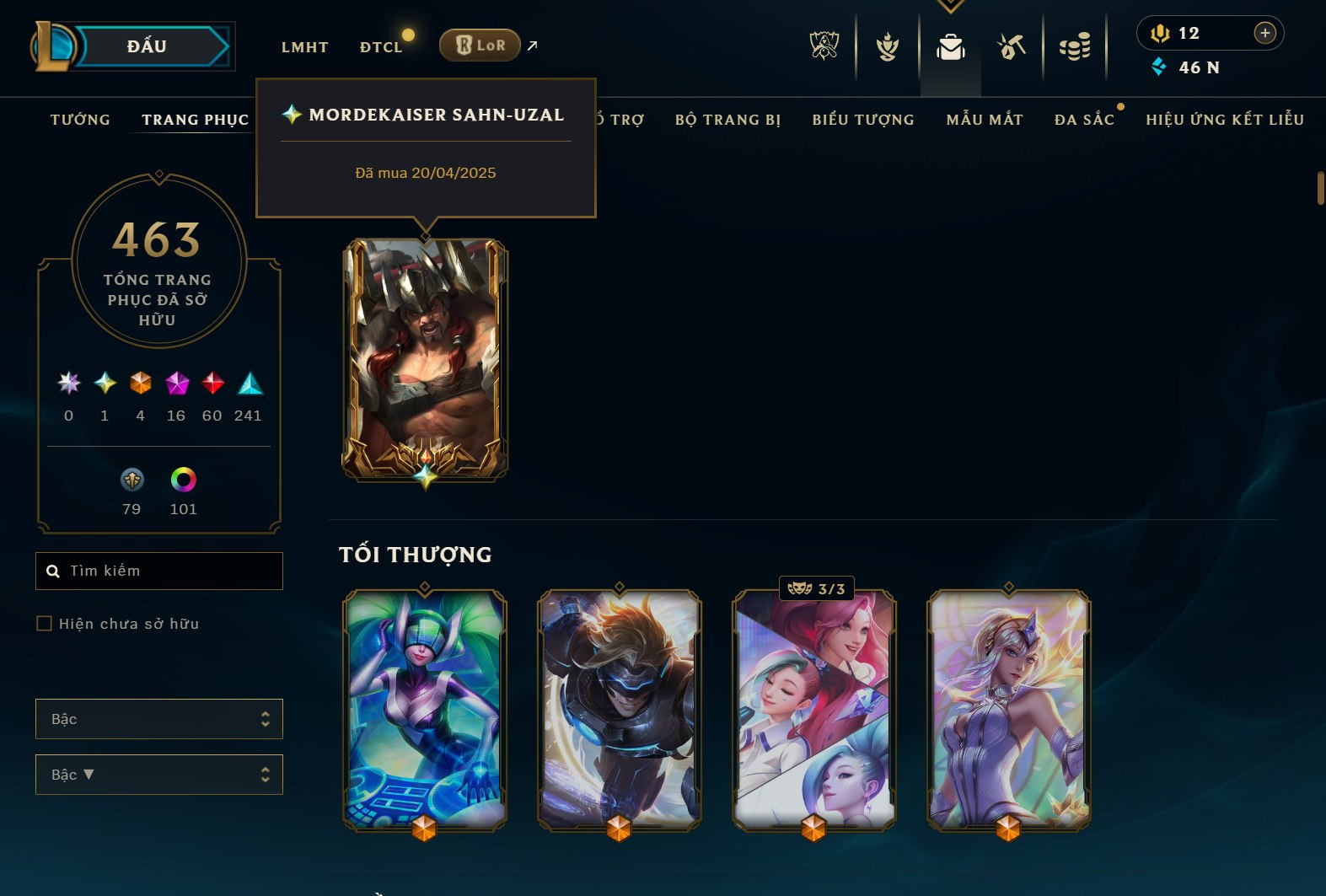Open the first 'Bậc' sort dropdown
Viewport: 1326px width, 896px height.
[159, 719]
